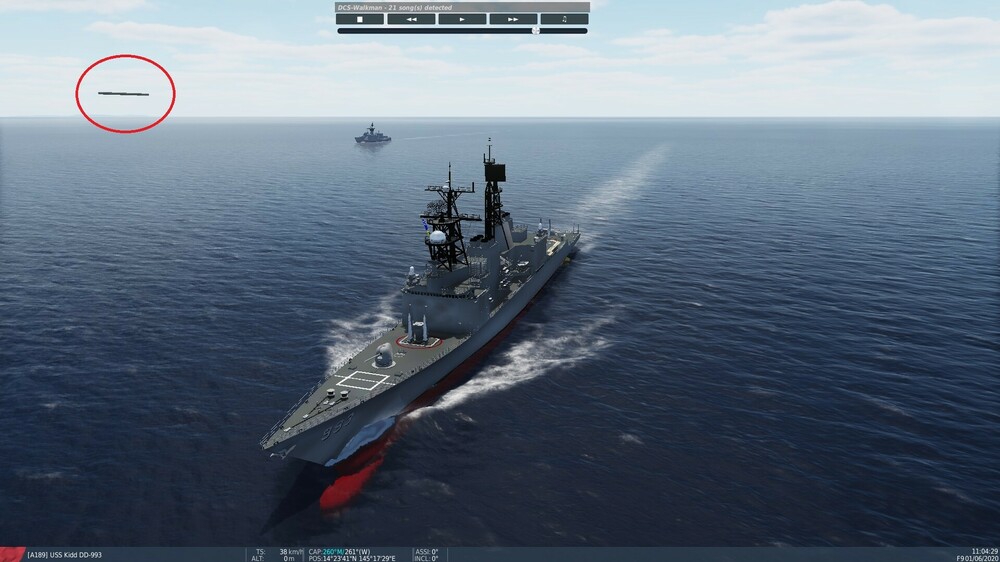Image resolution: width=1000 pixels, height=562 pixels.
Task: Play the current Walkman song
Action: [x=462, y=19]
